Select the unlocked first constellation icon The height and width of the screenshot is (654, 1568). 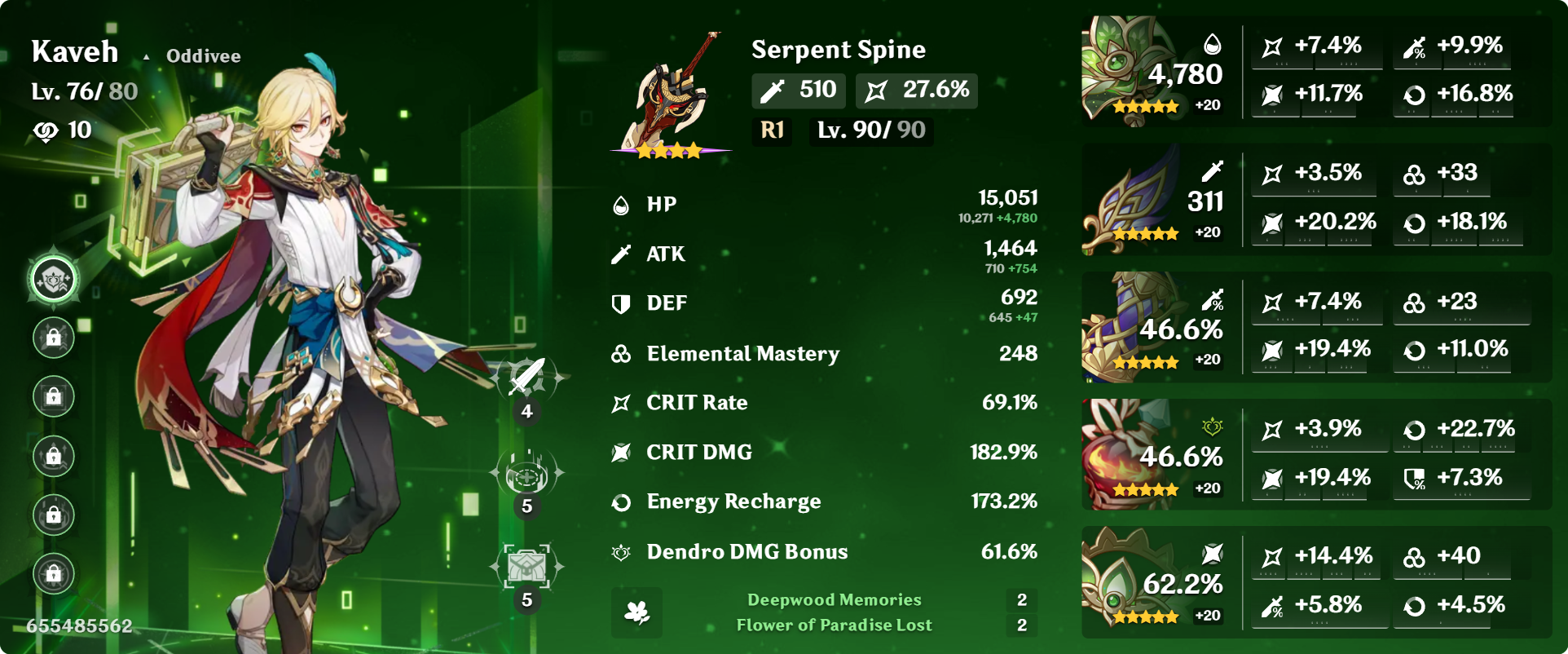[x=52, y=277]
